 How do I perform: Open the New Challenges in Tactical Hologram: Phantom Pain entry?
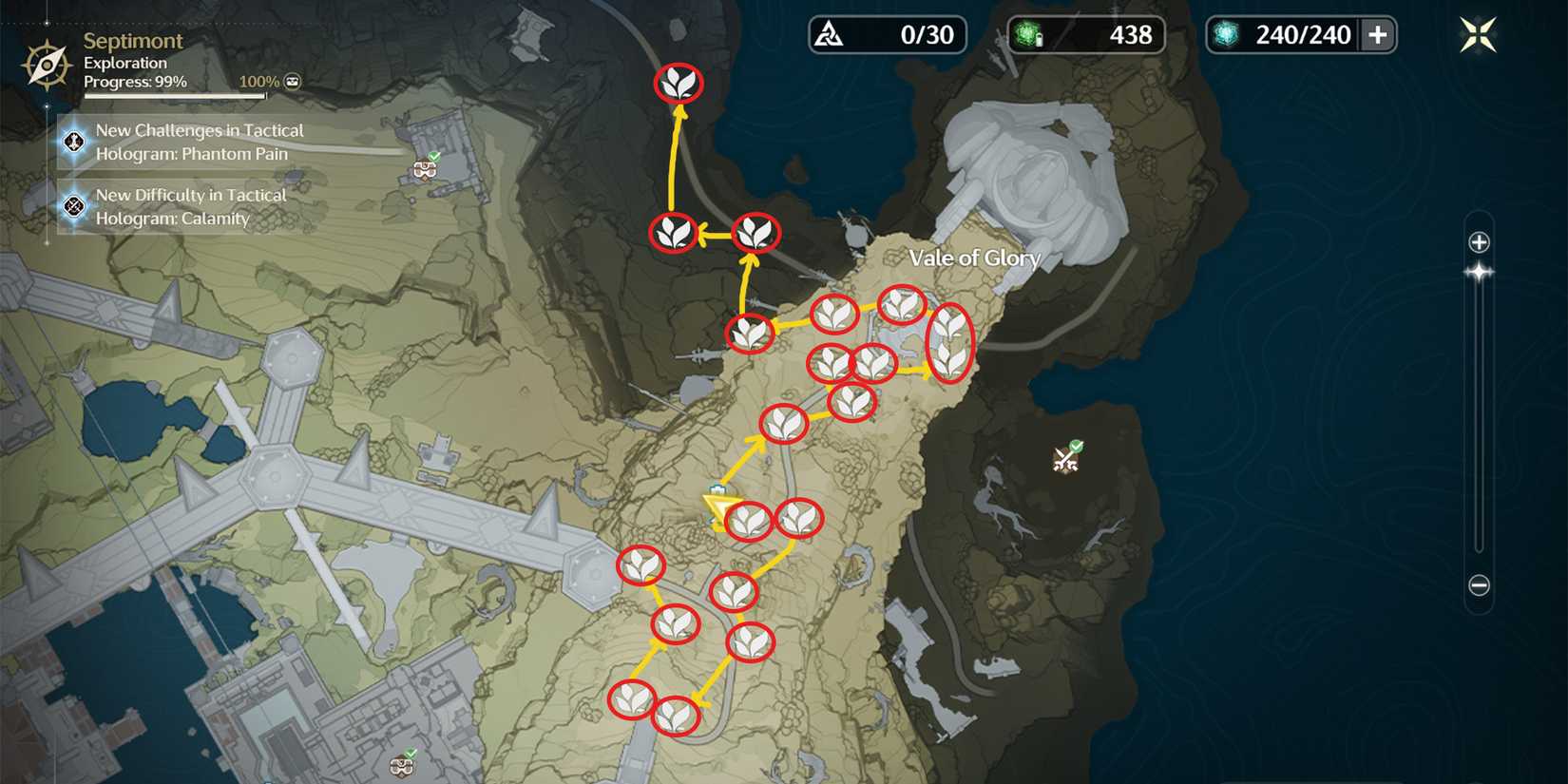click(200, 142)
